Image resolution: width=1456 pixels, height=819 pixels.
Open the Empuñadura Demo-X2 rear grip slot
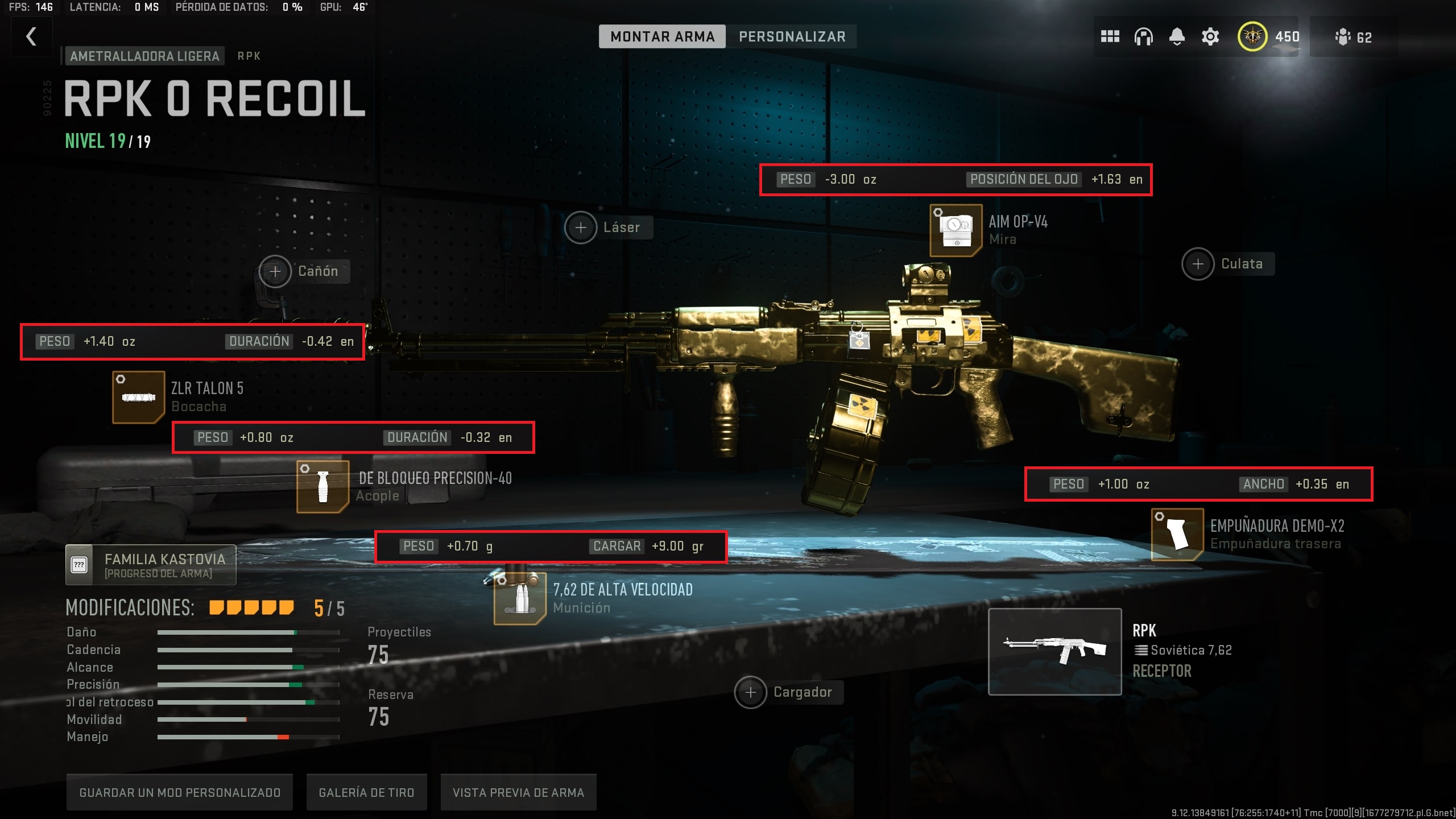(1177, 535)
